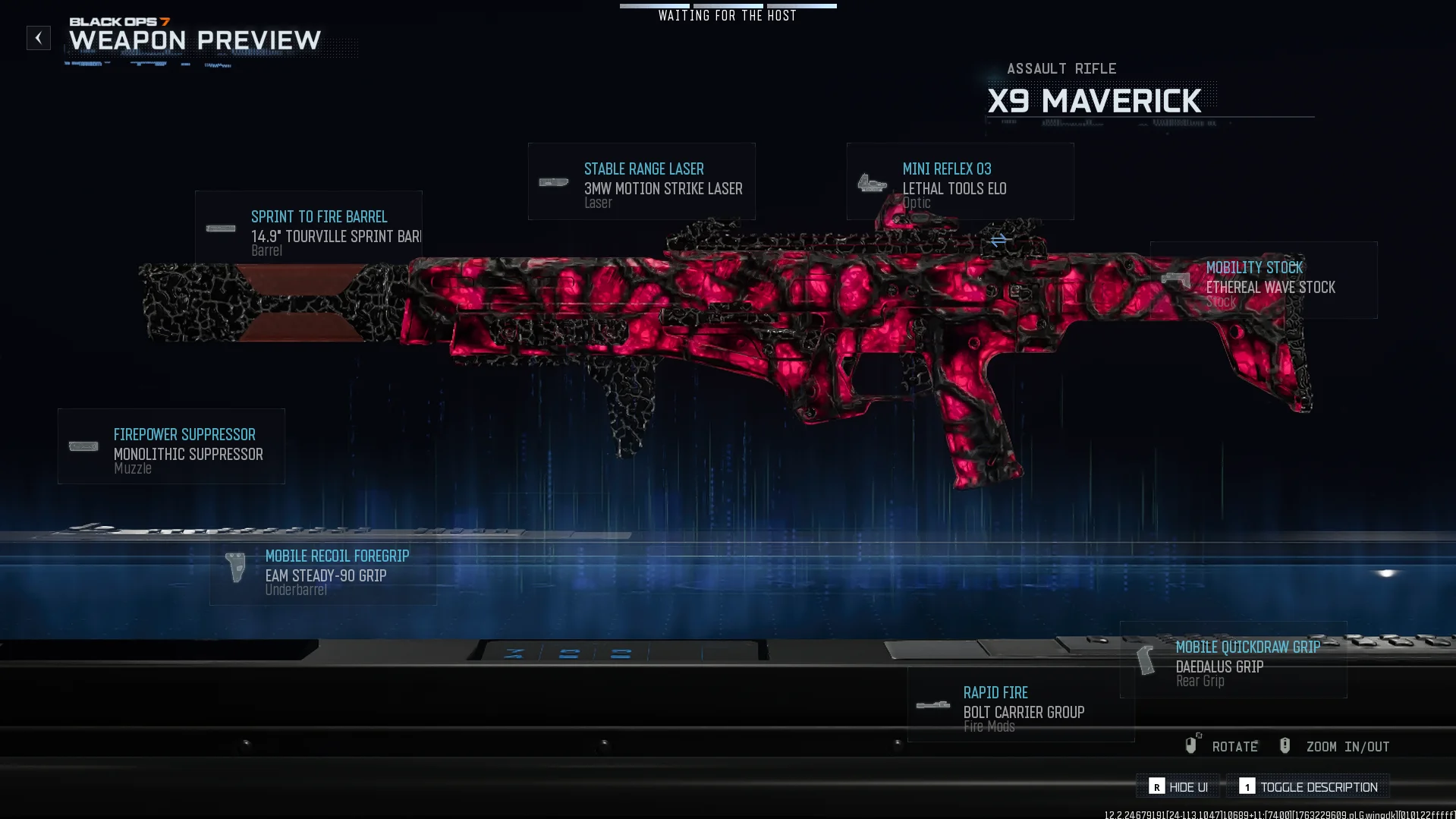1456x819 pixels.
Task: Go back using the top-left arrow button
Action: pyautogui.click(x=39, y=38)
